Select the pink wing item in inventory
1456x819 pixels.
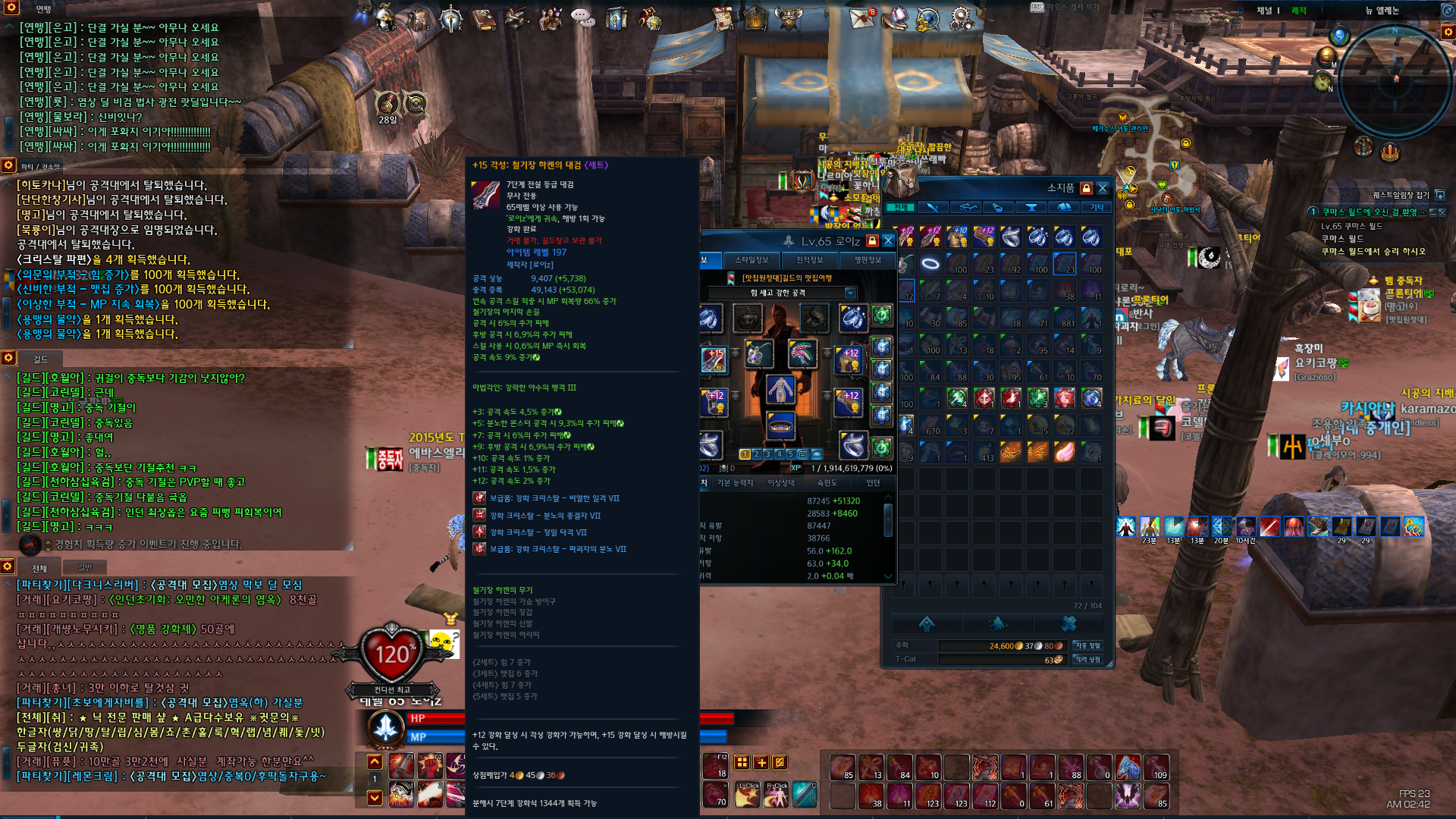[1064, 453]
